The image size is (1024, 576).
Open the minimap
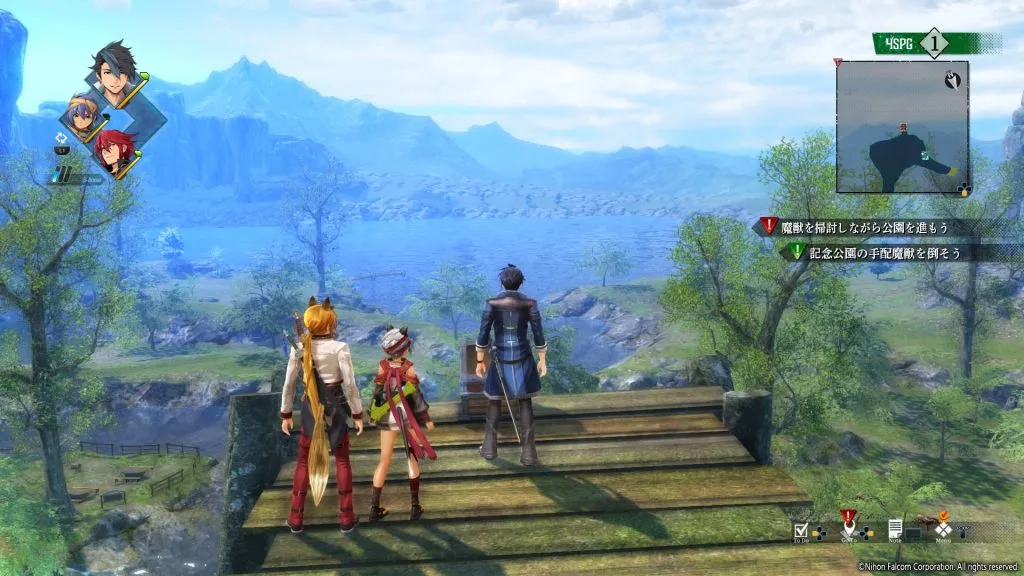(902, 126)
